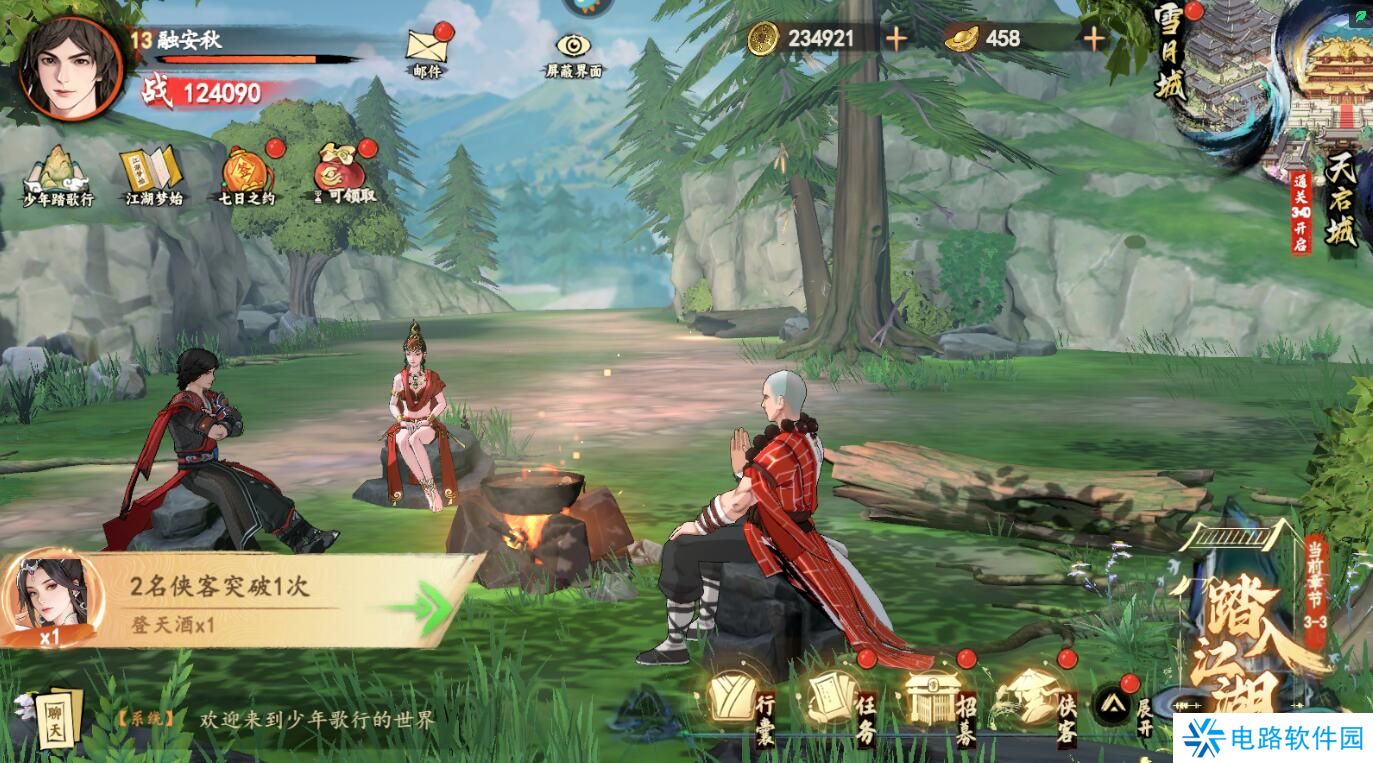Enter the 踏入江湖 chapter 3-3
The width and height of the screenshot is (1373, 763).
1250,640
